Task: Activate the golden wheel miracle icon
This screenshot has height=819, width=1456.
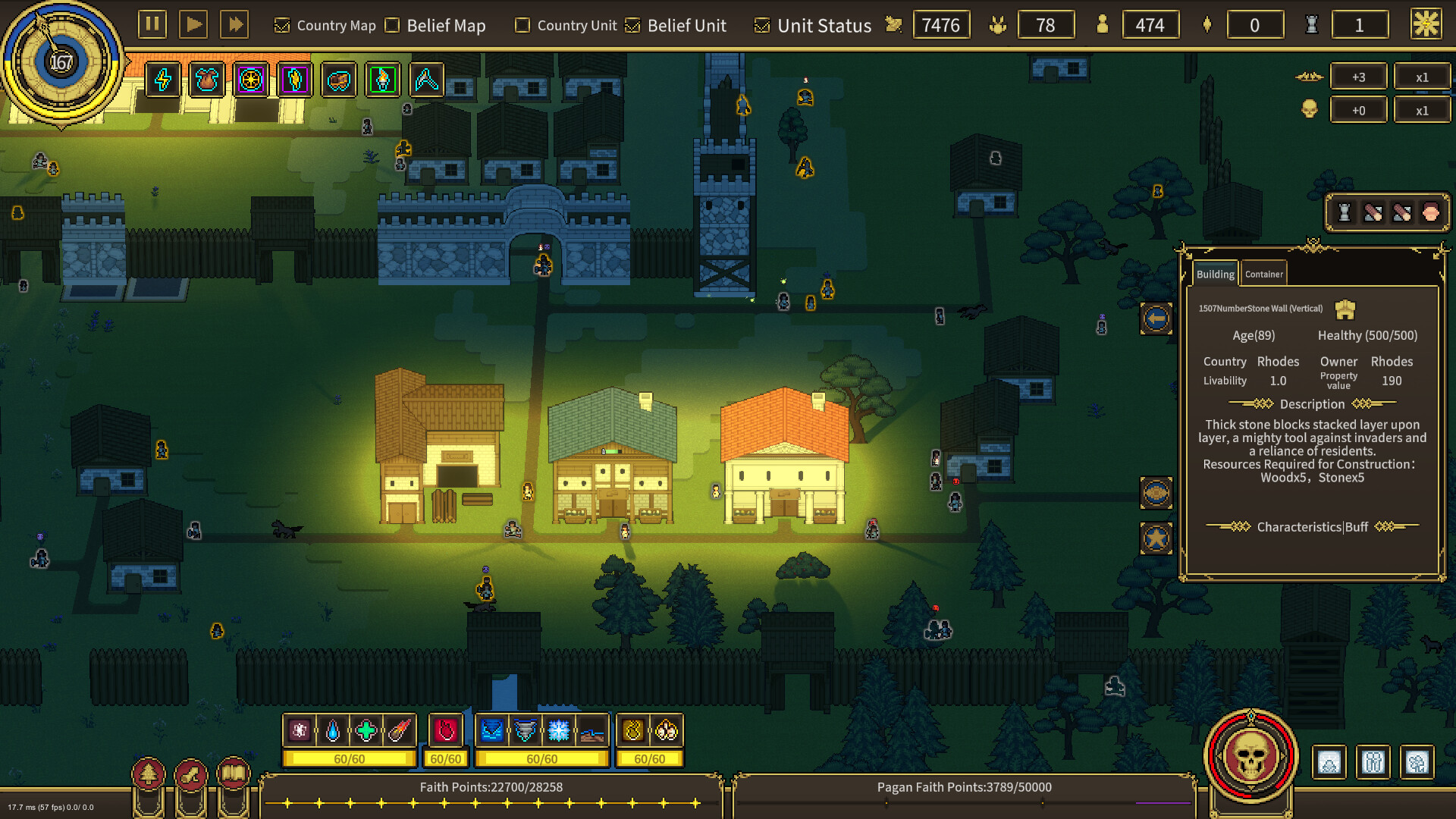Action: point(251,81)
